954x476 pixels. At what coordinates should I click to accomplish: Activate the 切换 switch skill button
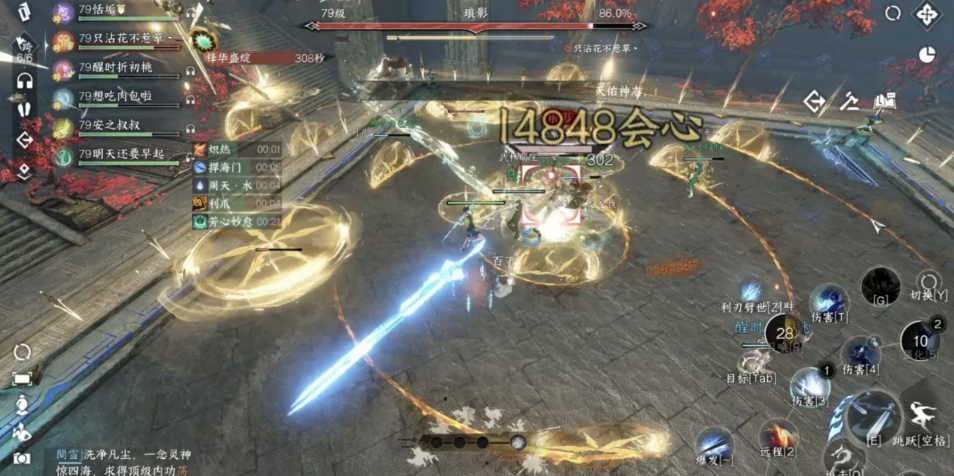coord(929,283)
